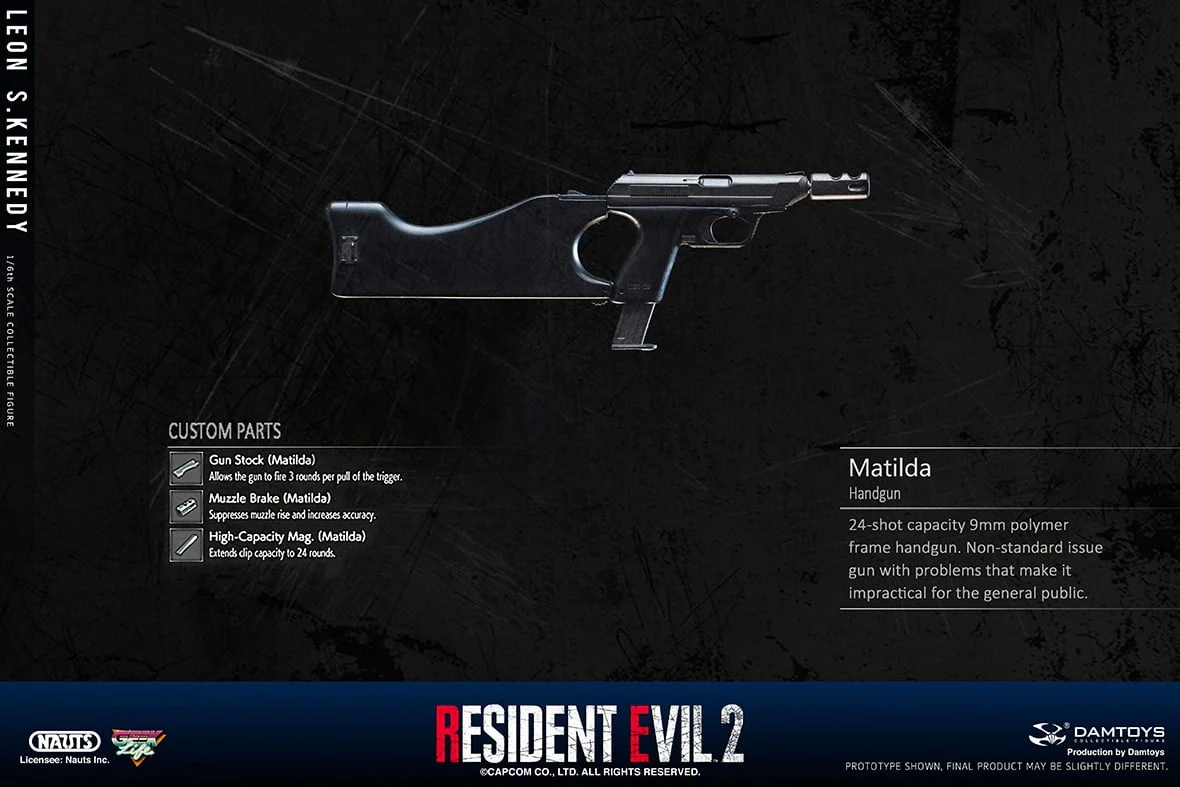The width and height of the screenshot is (1180, 787).
Task: Choose the Muzzle Brake (Matilda) part
Action: 269,498
